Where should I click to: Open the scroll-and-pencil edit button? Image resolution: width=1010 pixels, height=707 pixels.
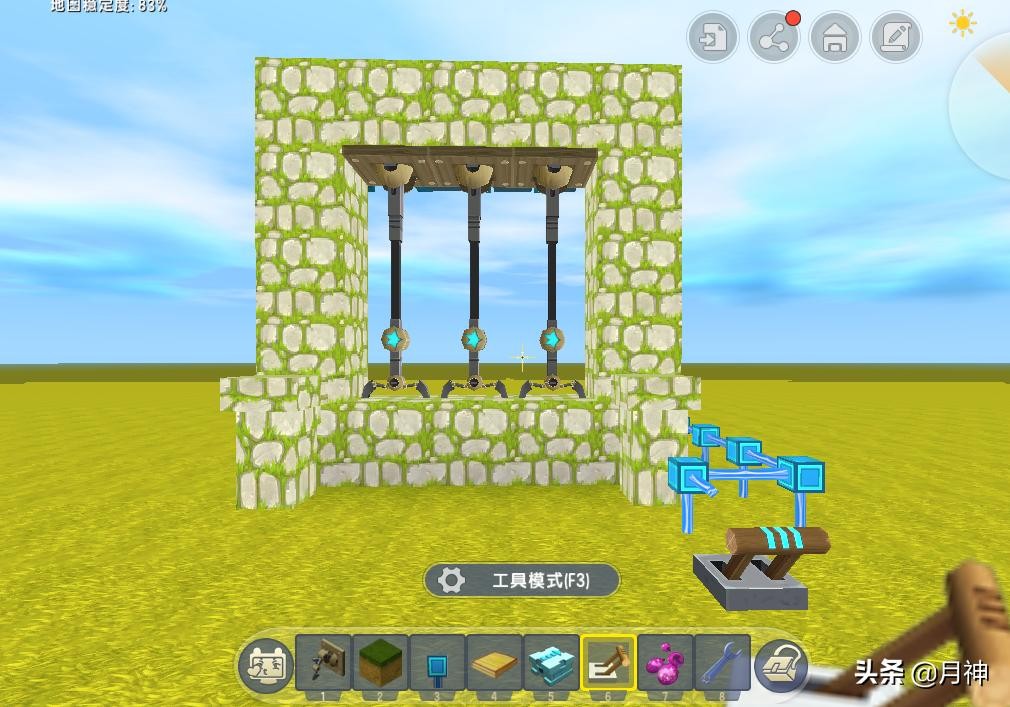click(895, 39)
